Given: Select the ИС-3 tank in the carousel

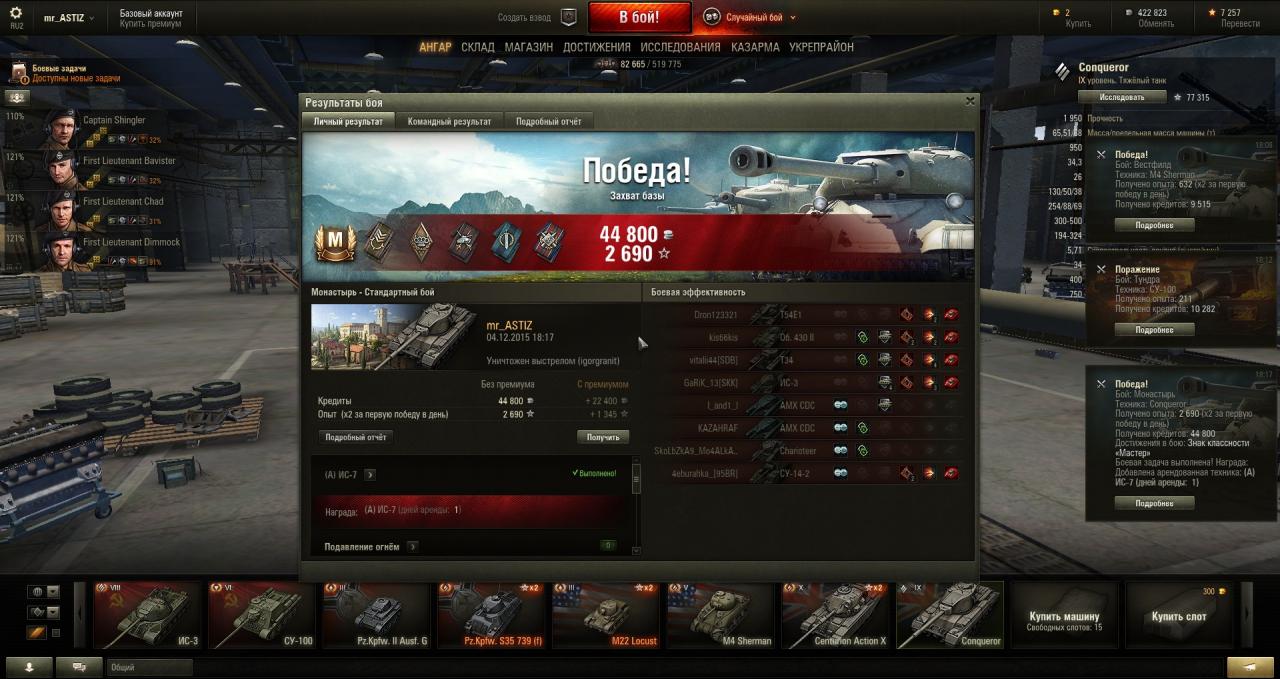Looking at the screenshot, I should tap(147, 615).
